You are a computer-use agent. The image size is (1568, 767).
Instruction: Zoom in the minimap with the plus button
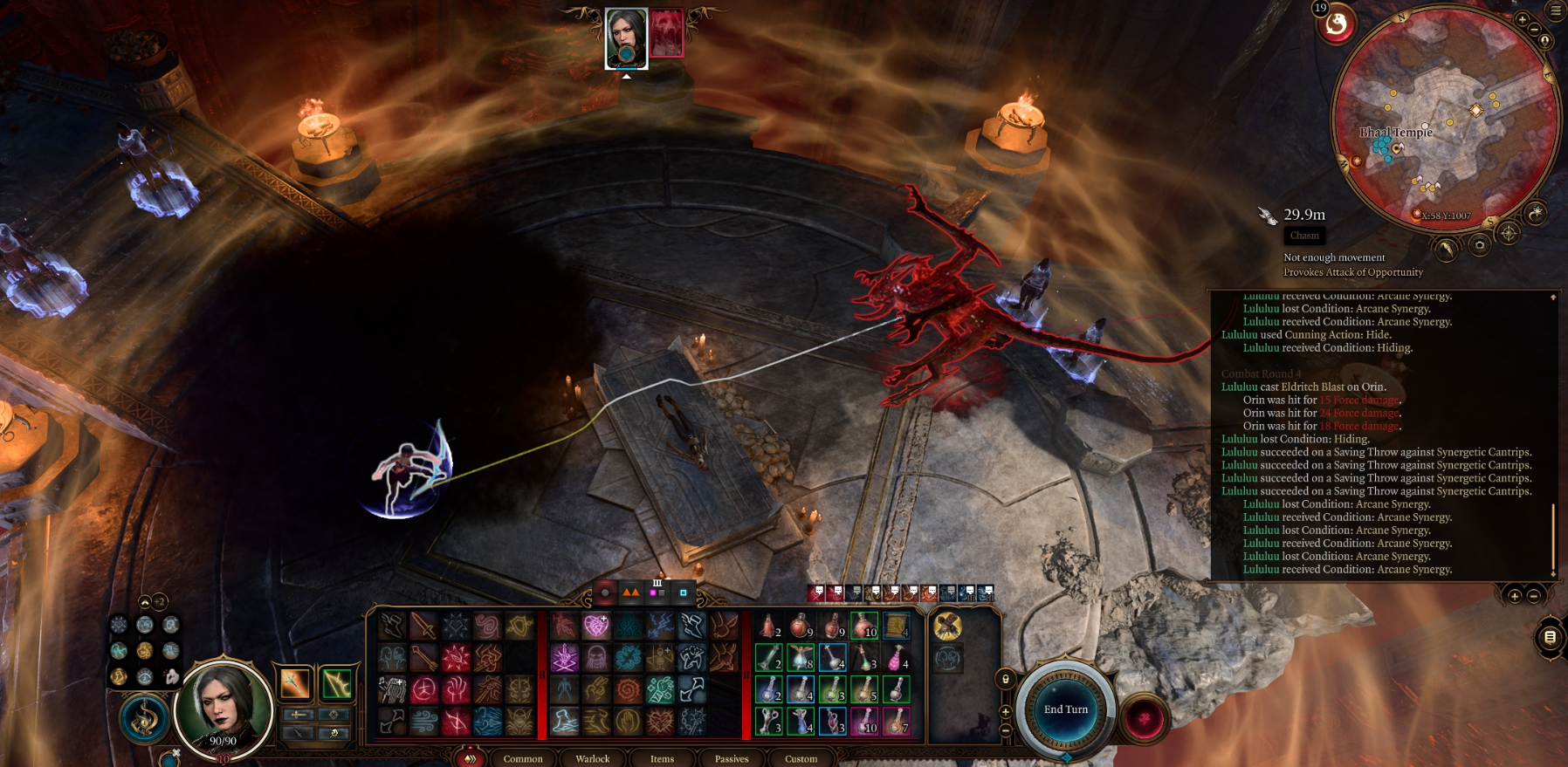(x=1522, y=19)
